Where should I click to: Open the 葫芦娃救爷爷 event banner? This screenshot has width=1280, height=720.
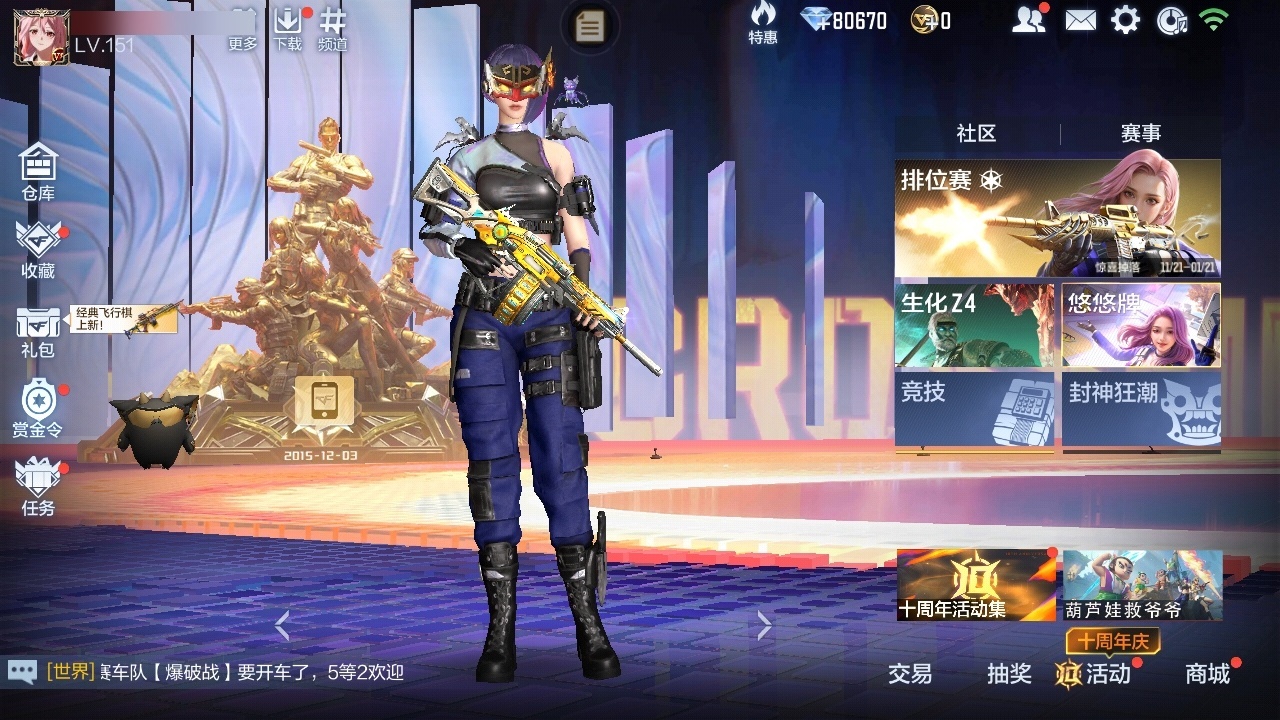(x=1142, y=585)
